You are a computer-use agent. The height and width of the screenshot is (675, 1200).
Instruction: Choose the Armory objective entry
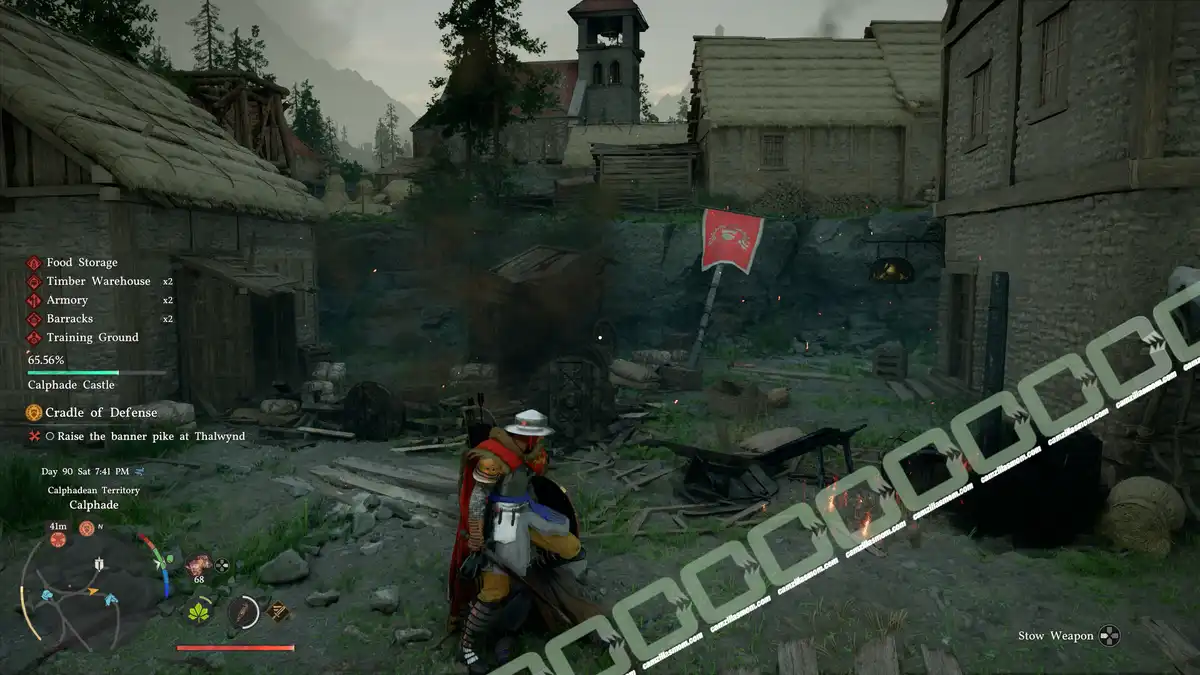(x=67, y=300)
